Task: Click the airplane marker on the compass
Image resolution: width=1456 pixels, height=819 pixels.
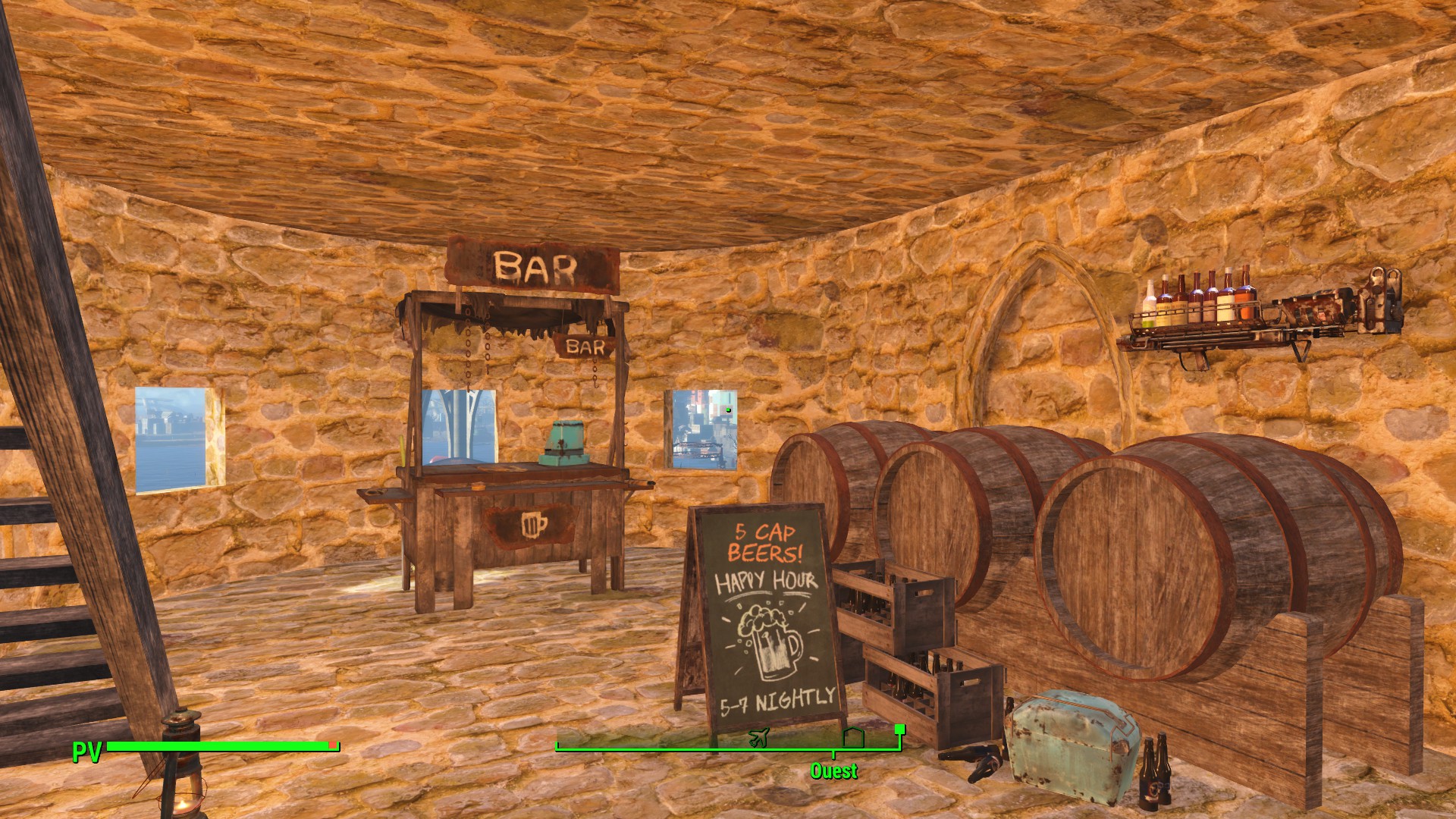Action: tap(758, 736)
